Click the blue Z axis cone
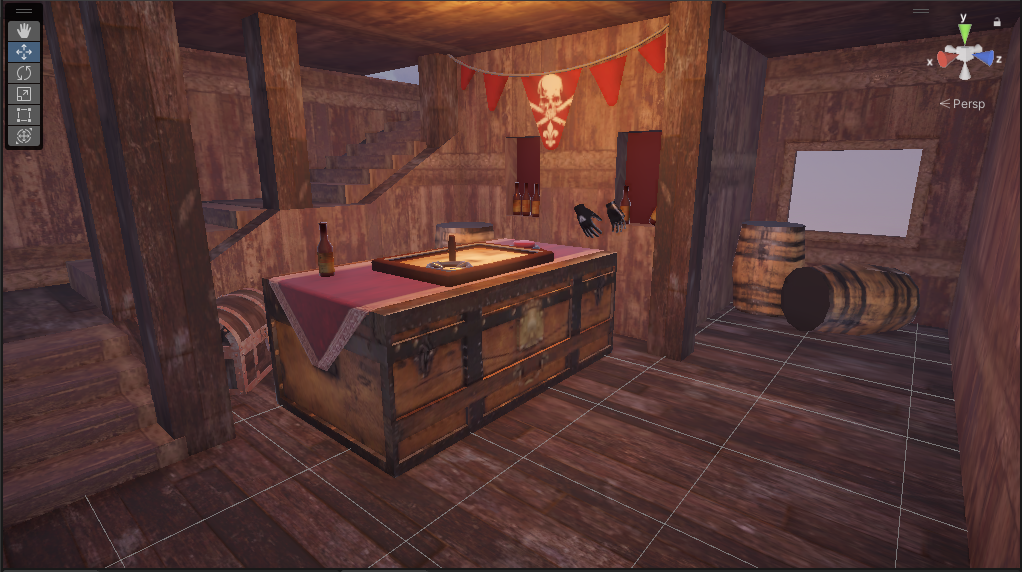 (x=986, y=58)
